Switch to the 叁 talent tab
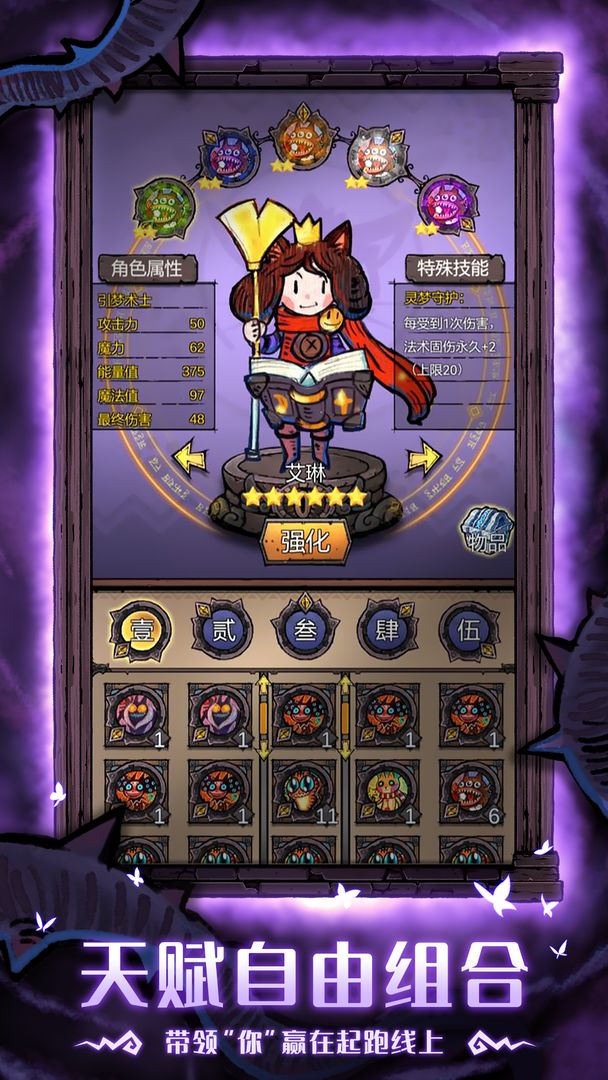 305,629
